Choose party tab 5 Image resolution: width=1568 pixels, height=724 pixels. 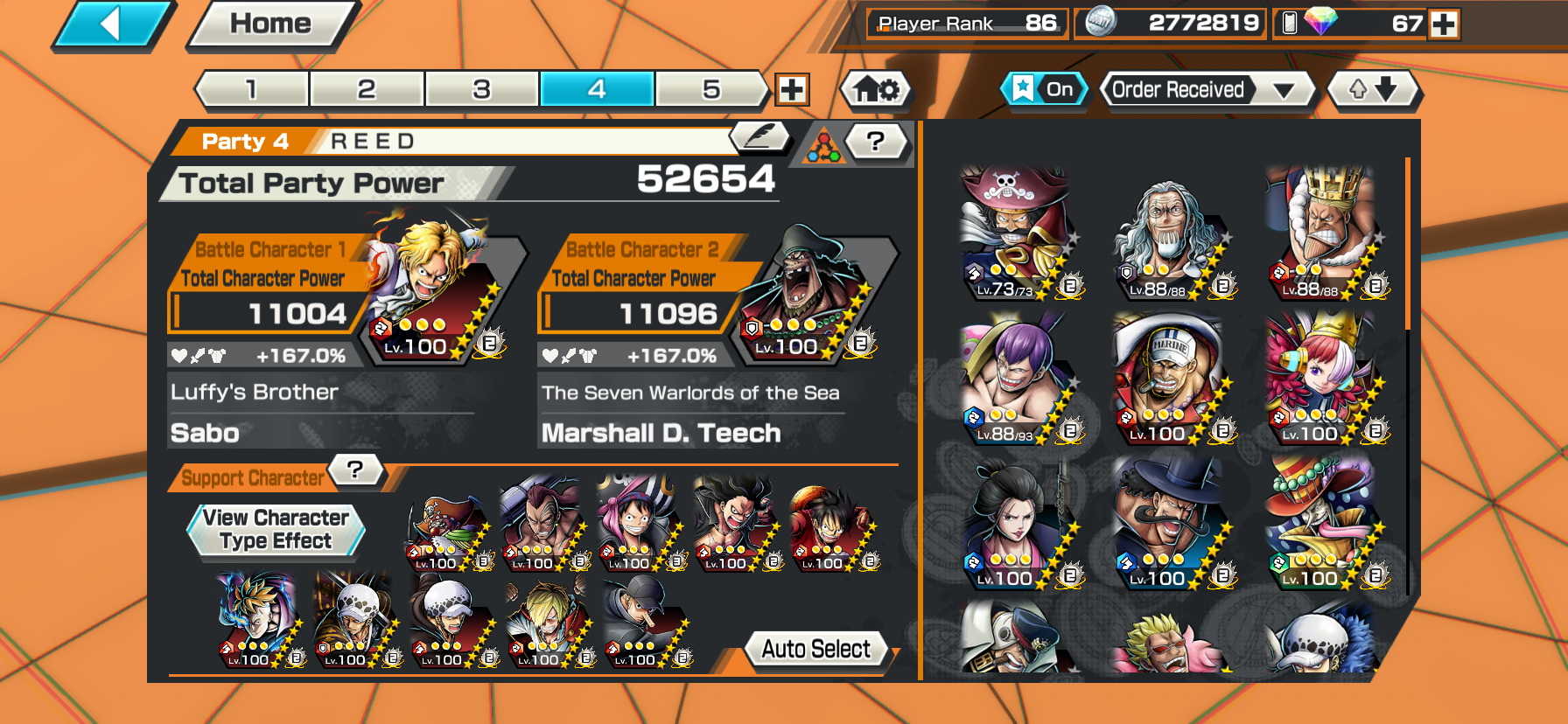(711, 89)
